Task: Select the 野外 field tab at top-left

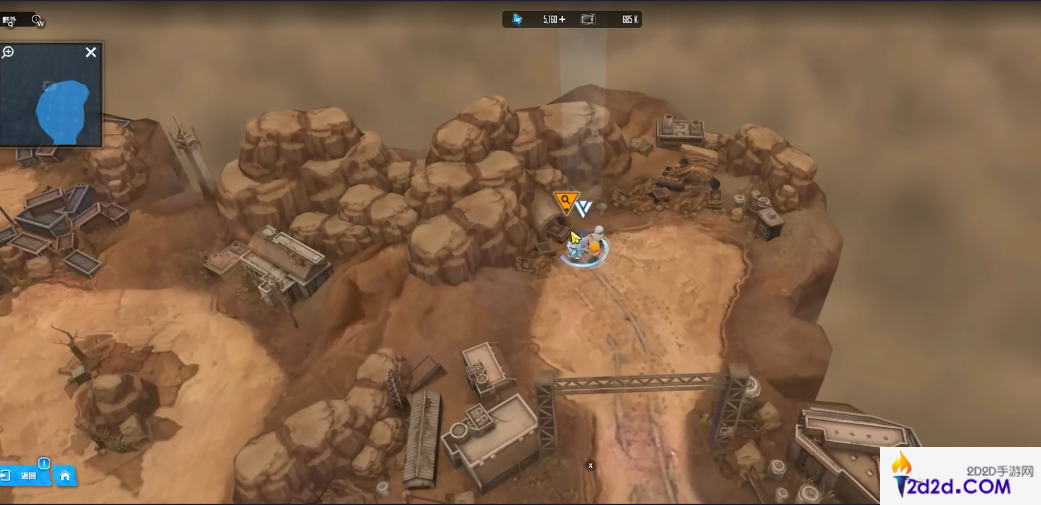Action: (x=11, y=19)
